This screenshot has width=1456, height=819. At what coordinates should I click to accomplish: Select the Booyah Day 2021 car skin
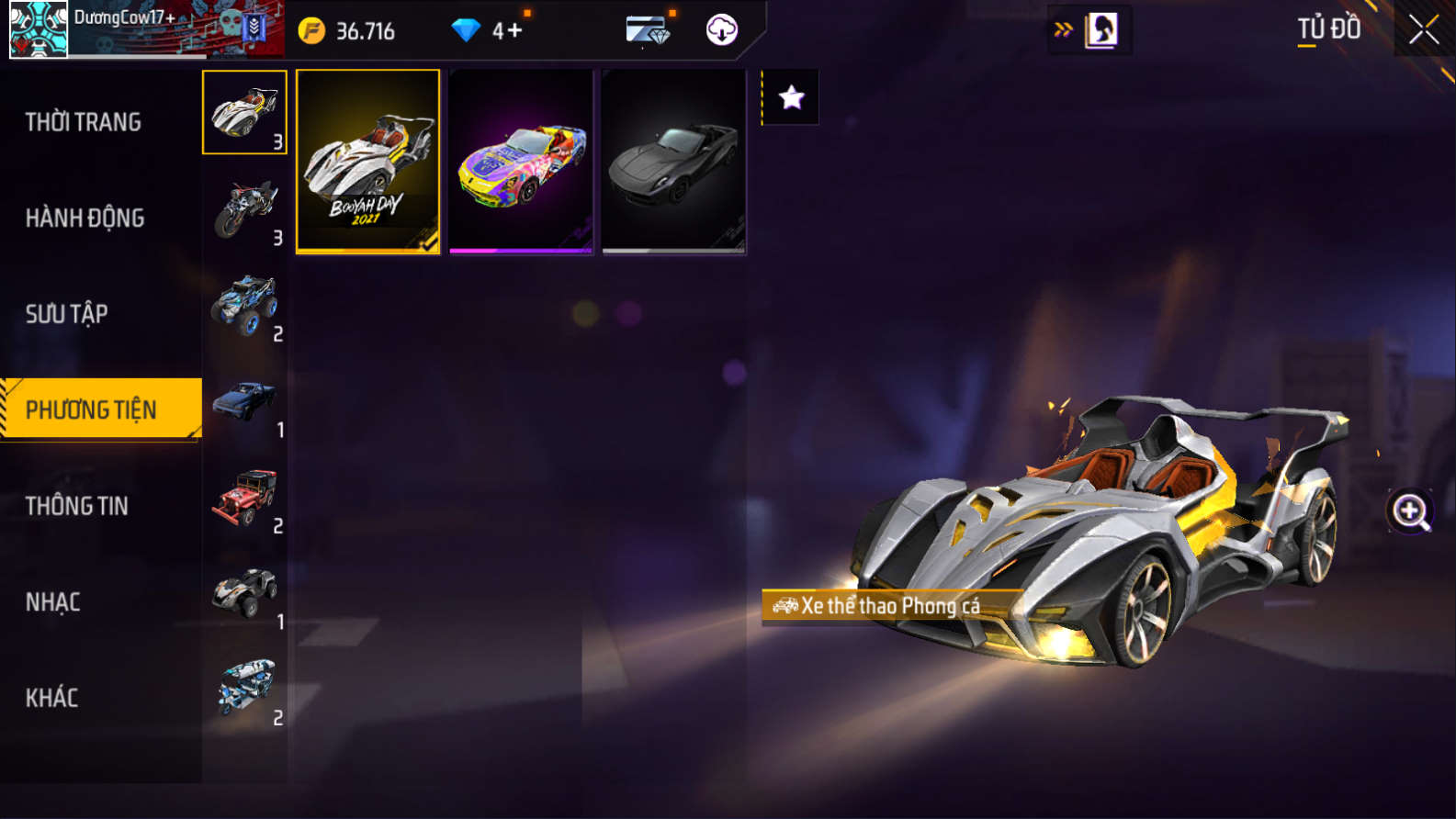click(367, 161)
